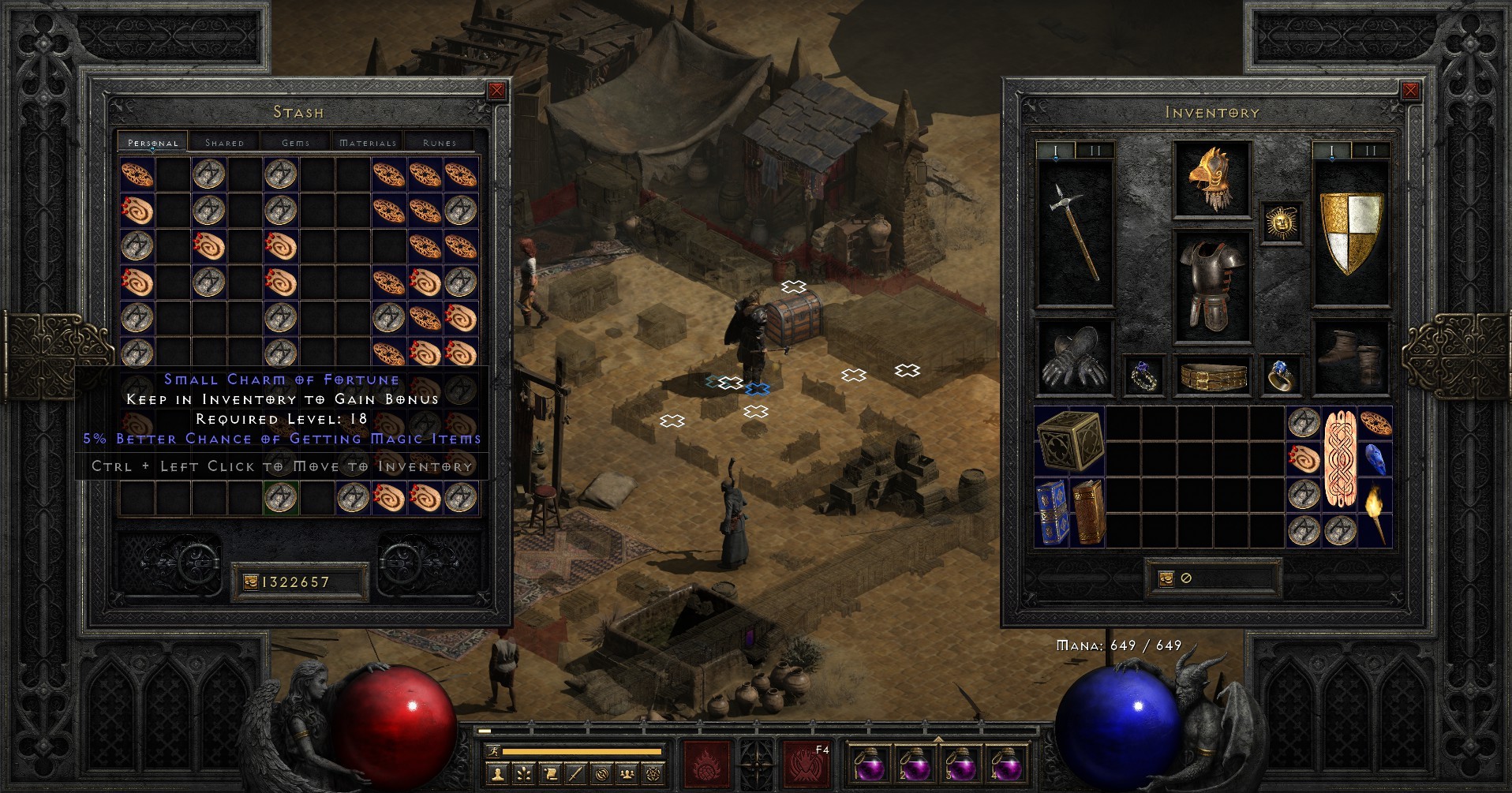Click the sword icon in the menu bar
Viewport: 1512px width, 793px height.
click(x=576, y=774)
